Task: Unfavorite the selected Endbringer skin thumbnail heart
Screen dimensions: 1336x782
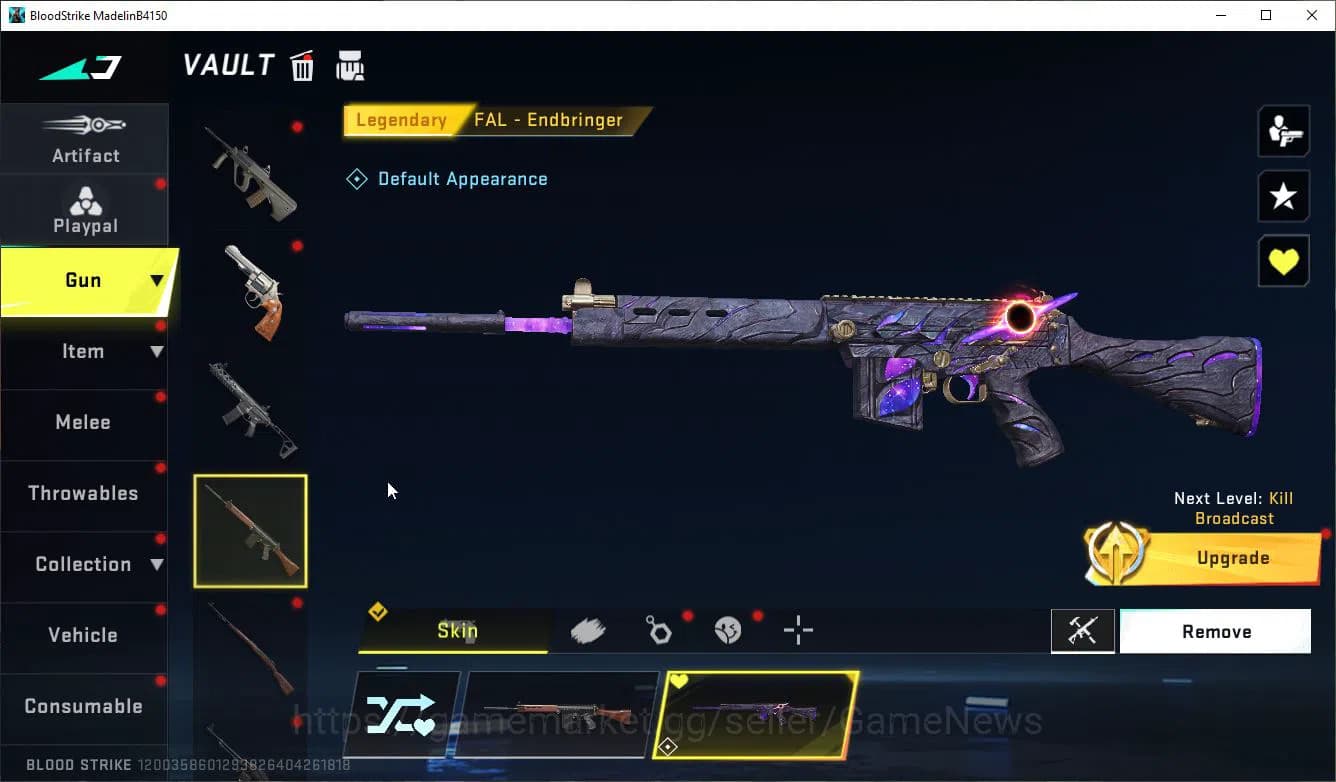Action: coord(681,679)
